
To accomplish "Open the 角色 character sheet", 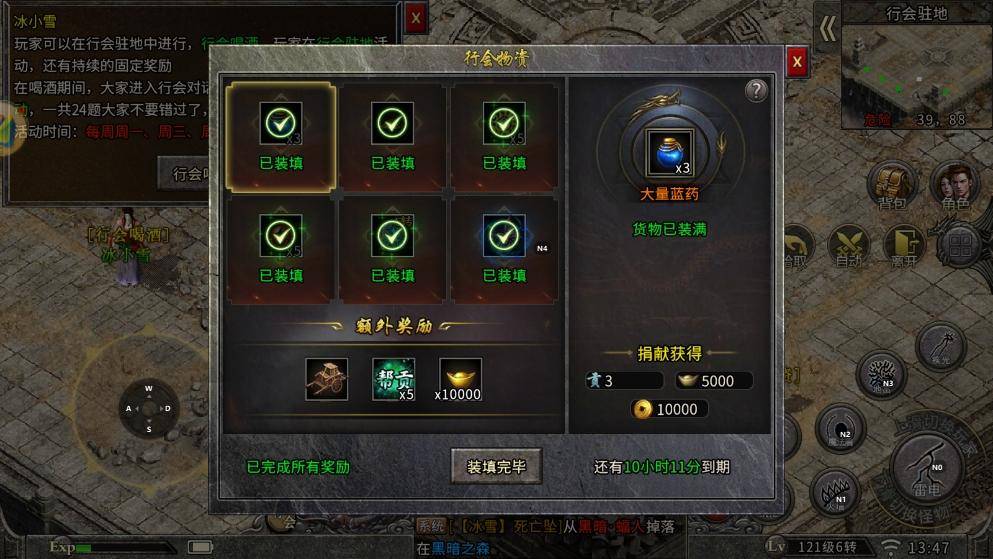I will tap(954, 186).
